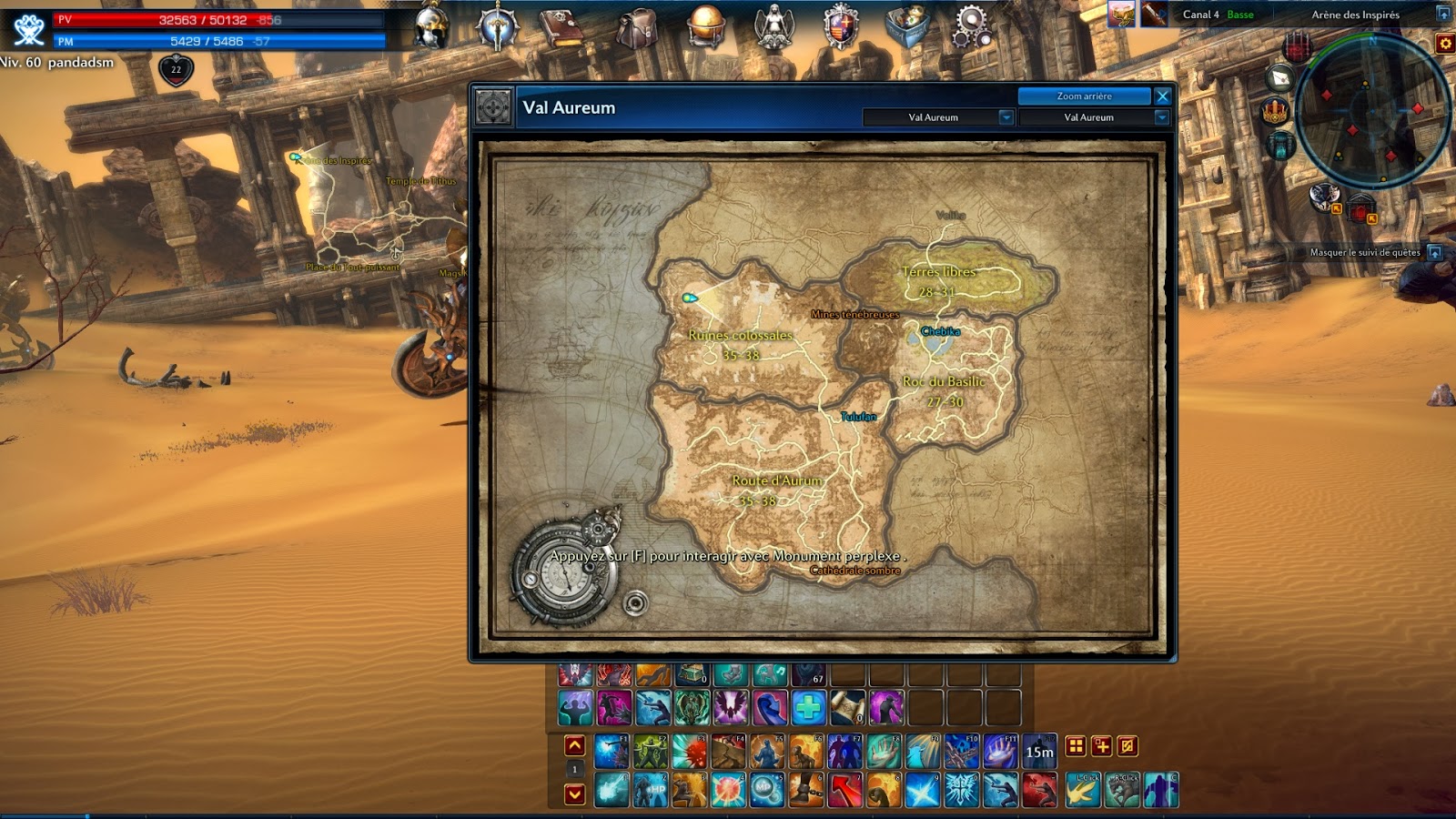Collapse the minimap with its arrow toggle

click(x=1444, y=13)
